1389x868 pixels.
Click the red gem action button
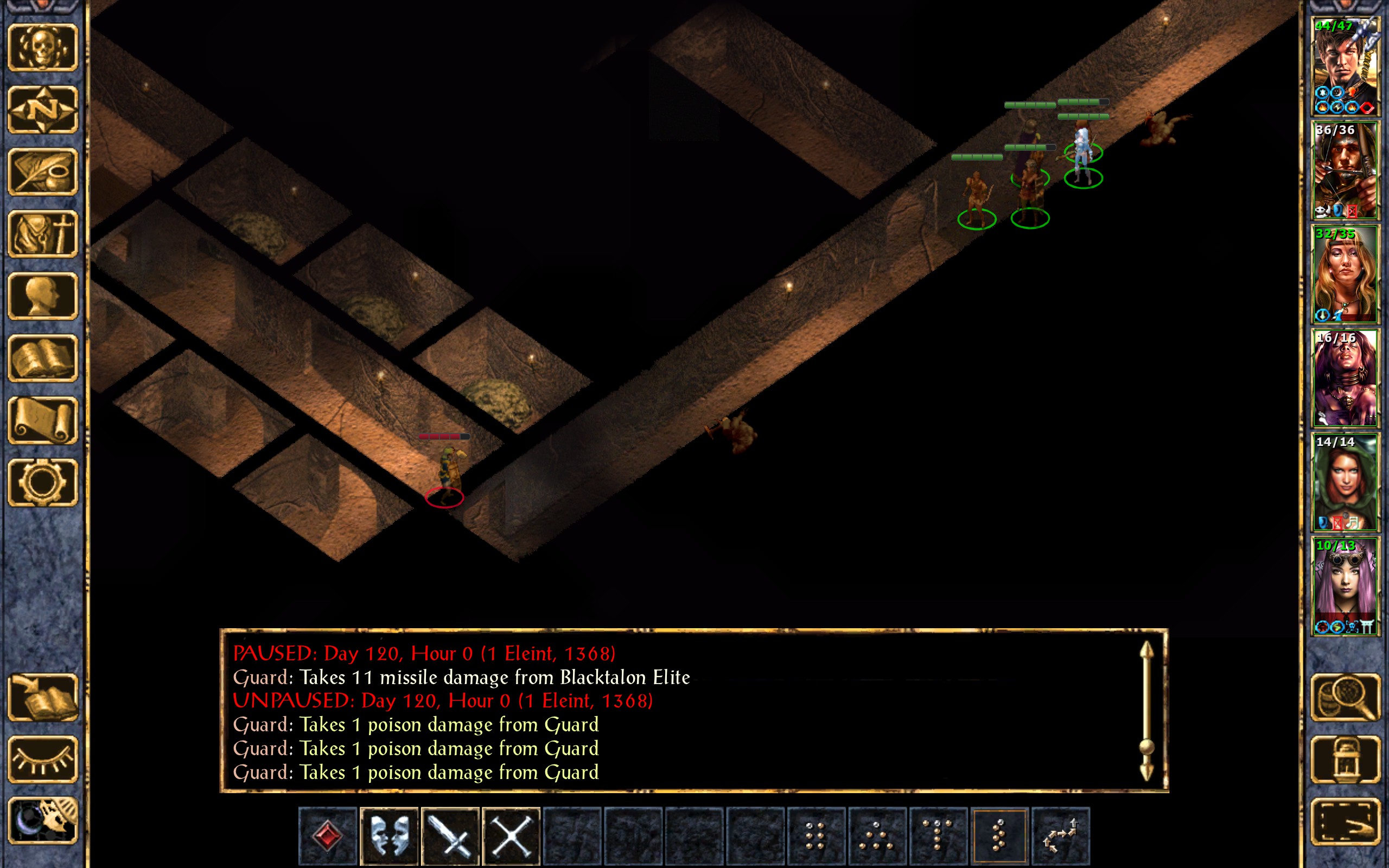pyautogui.click(x=328, y=835)
